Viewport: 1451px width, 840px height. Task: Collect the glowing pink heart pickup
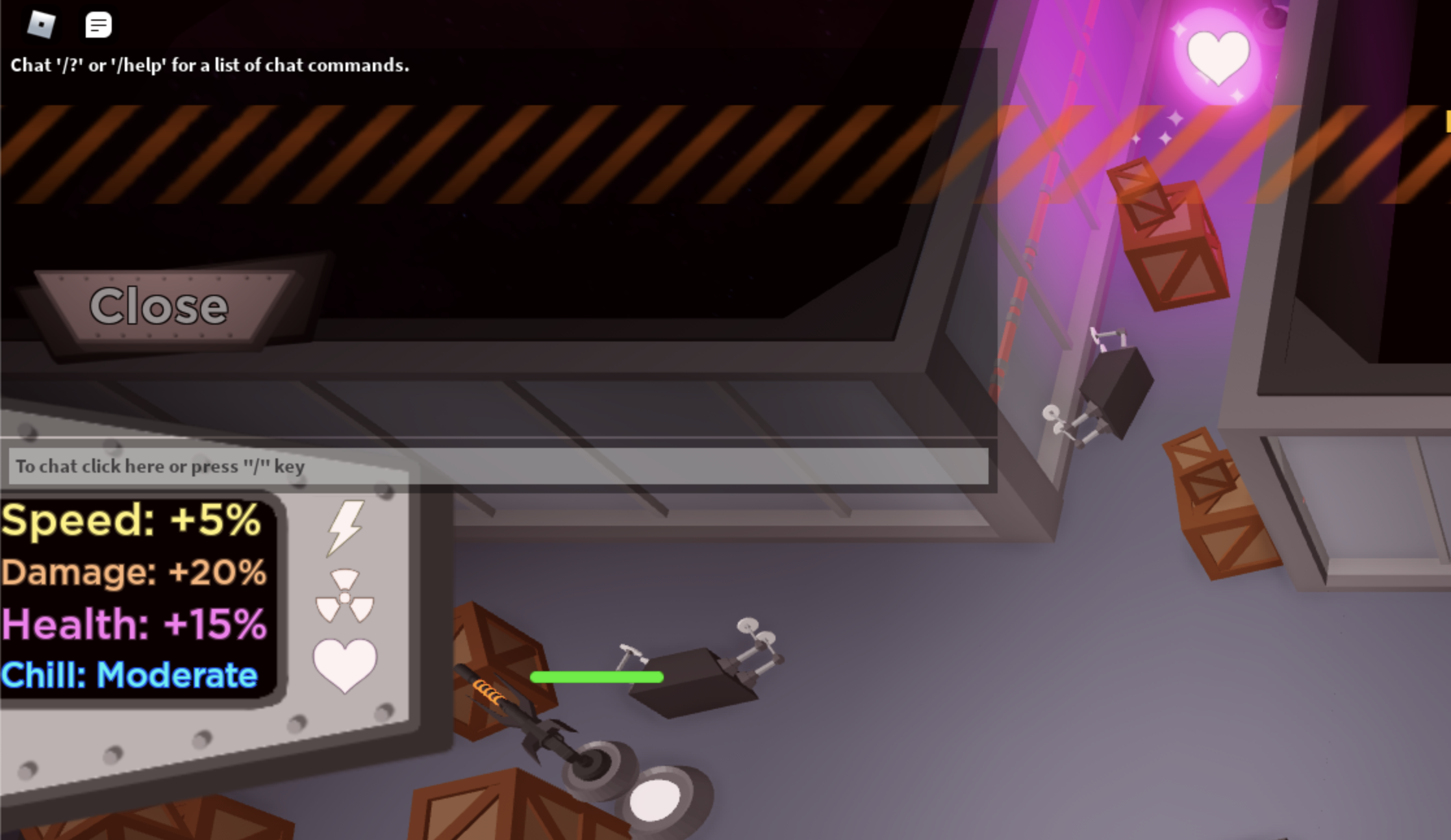coord(1218,58)
